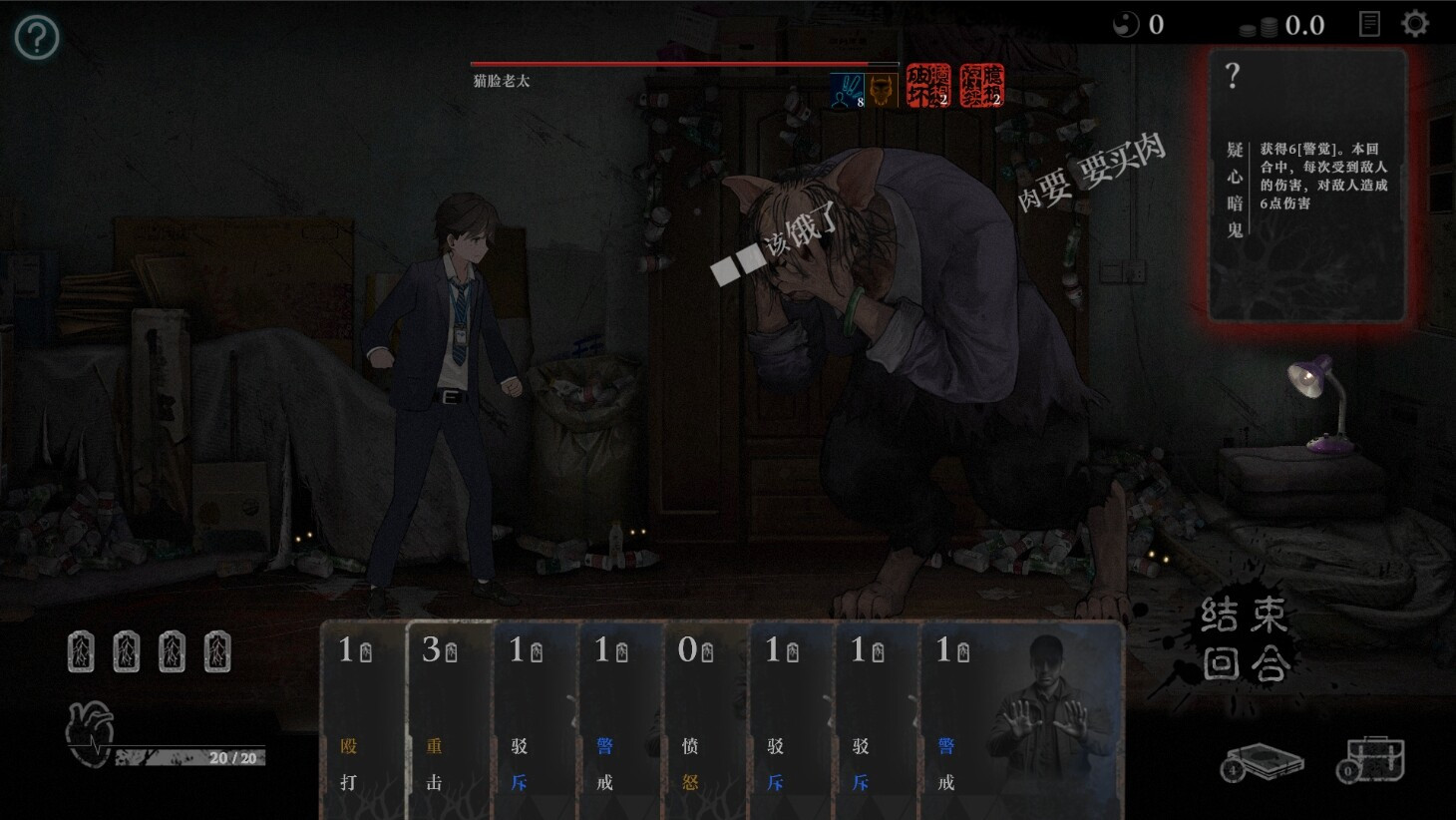Screen dimensions: 1456x820
Task: Open the settings gear in top-right corner
Action: tap(1414, 21)
